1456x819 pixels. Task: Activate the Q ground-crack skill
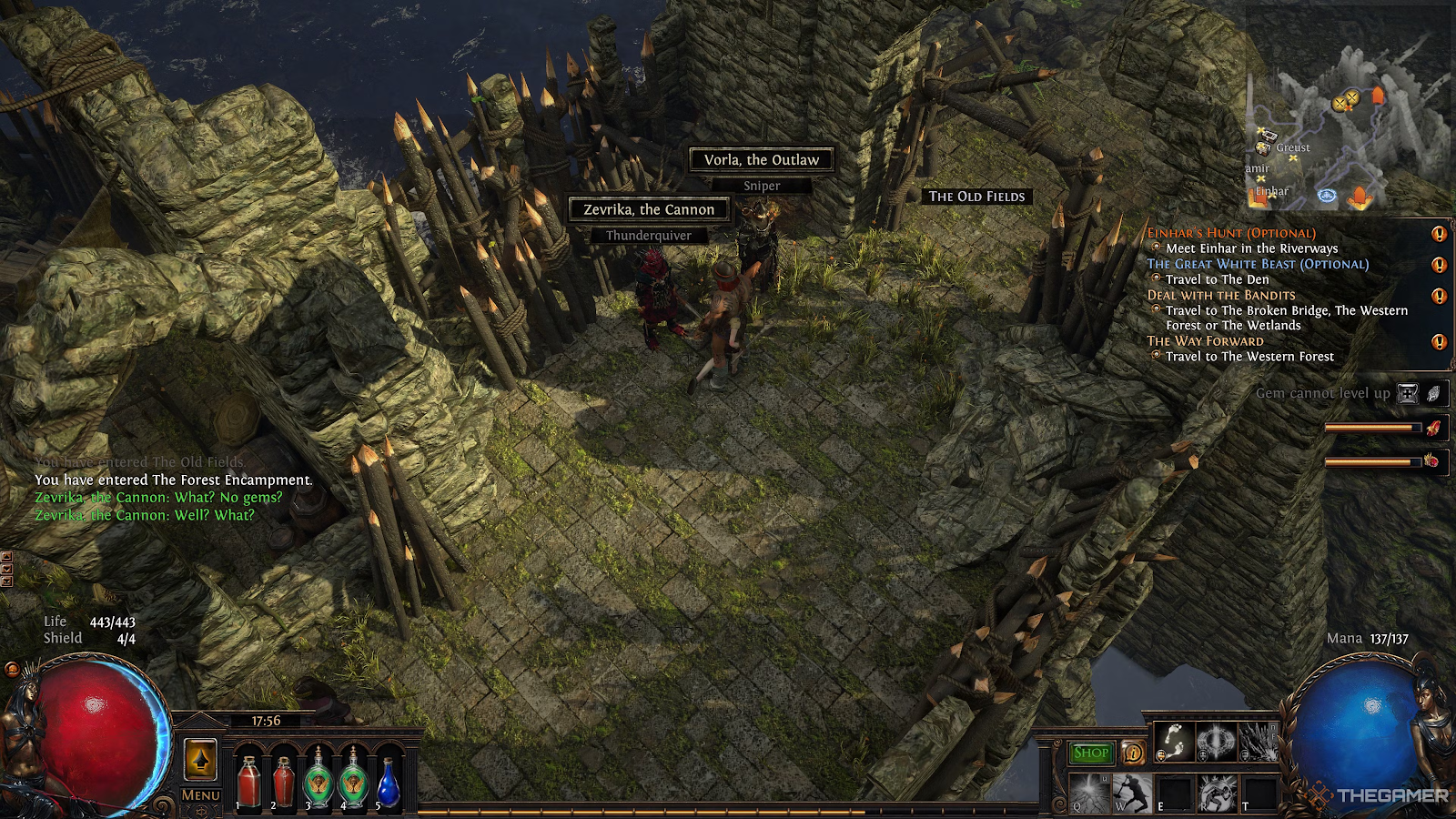(x=1088, y=793)
